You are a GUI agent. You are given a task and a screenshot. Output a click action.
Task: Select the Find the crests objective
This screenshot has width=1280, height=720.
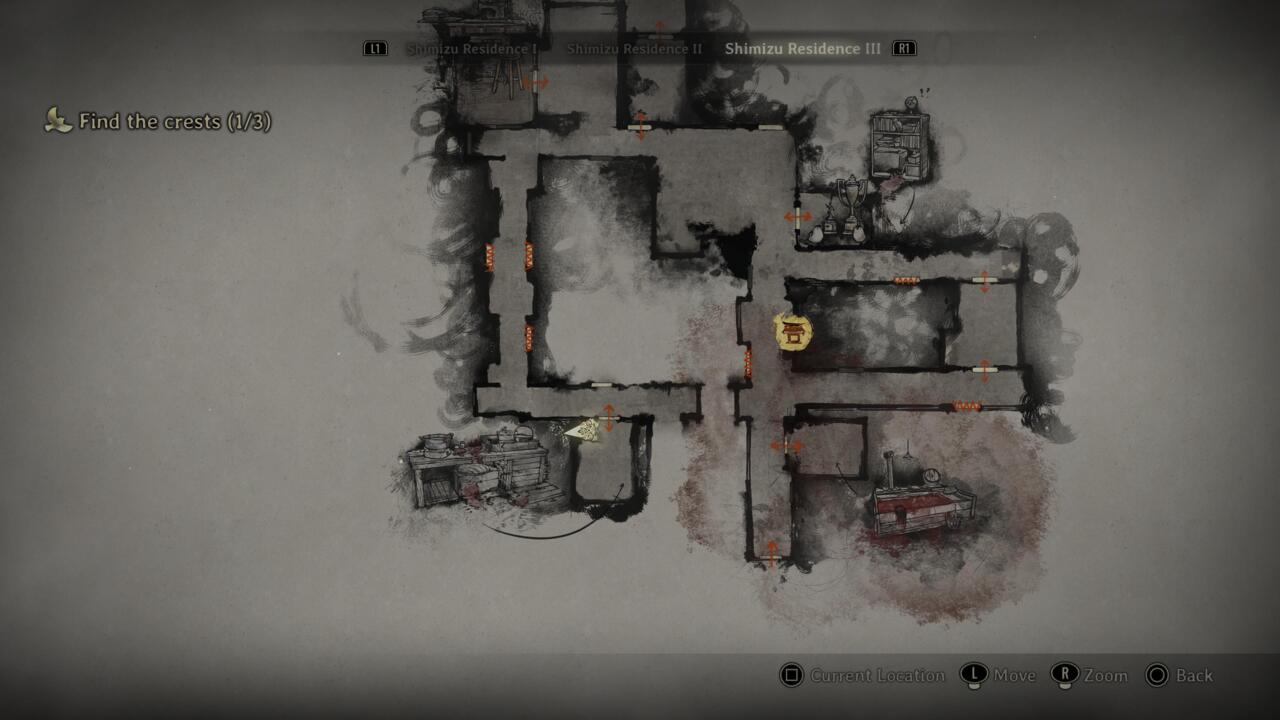[174, 122]
